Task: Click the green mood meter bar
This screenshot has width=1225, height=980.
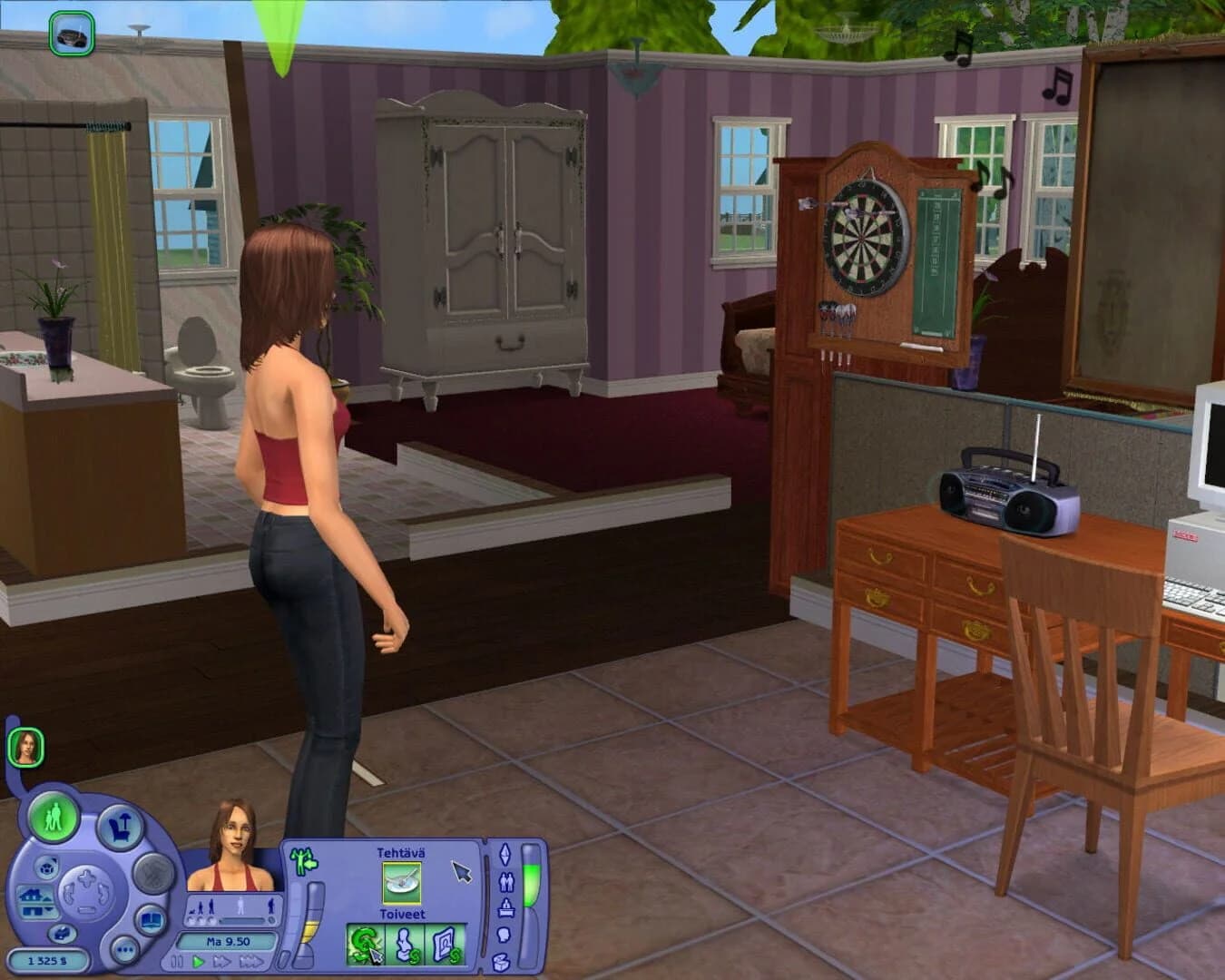Action: point(531,882)
